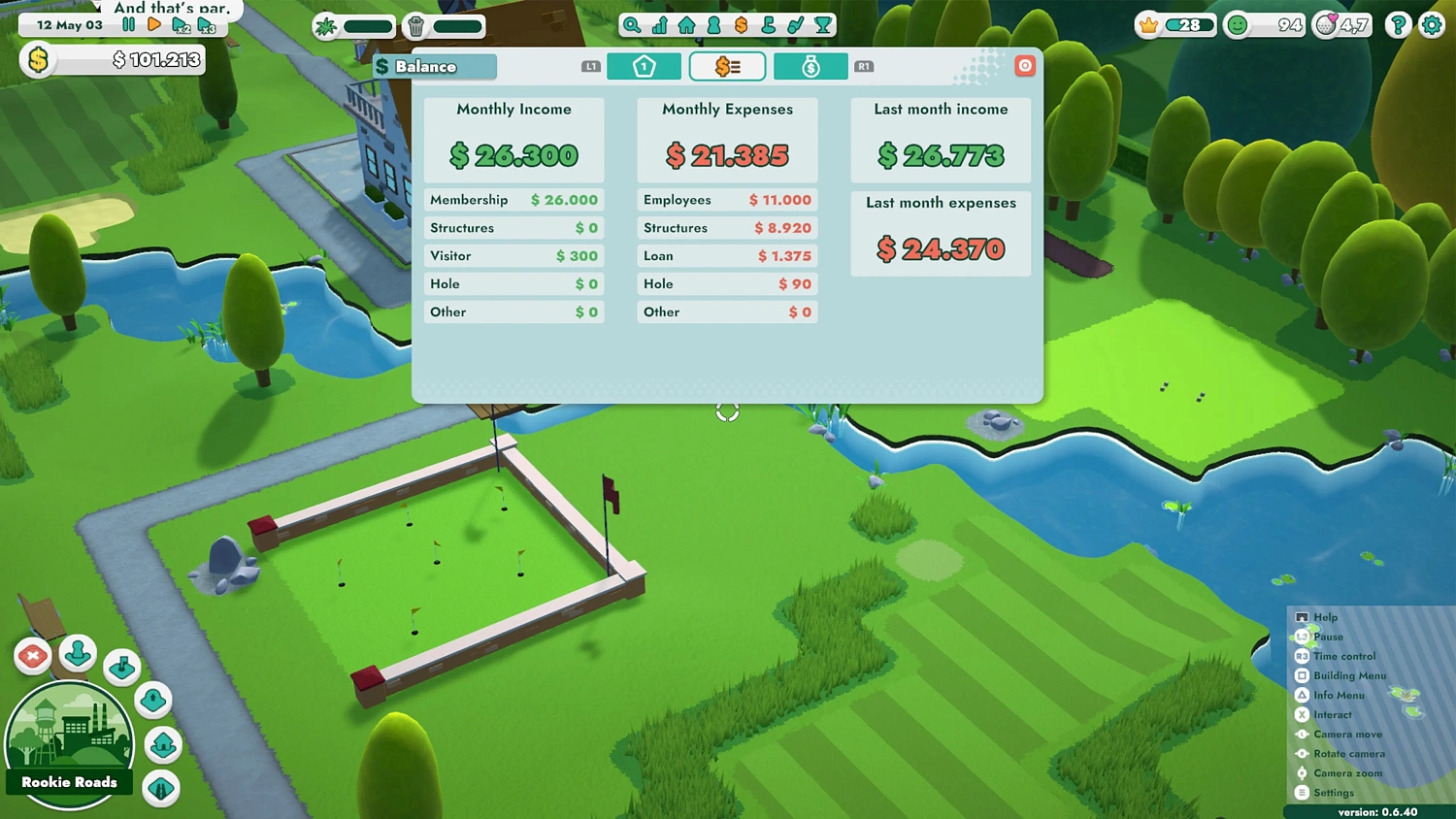Open the golfer swing panel
Viewport: 1456px width, 819px height.
pos(796,25)
